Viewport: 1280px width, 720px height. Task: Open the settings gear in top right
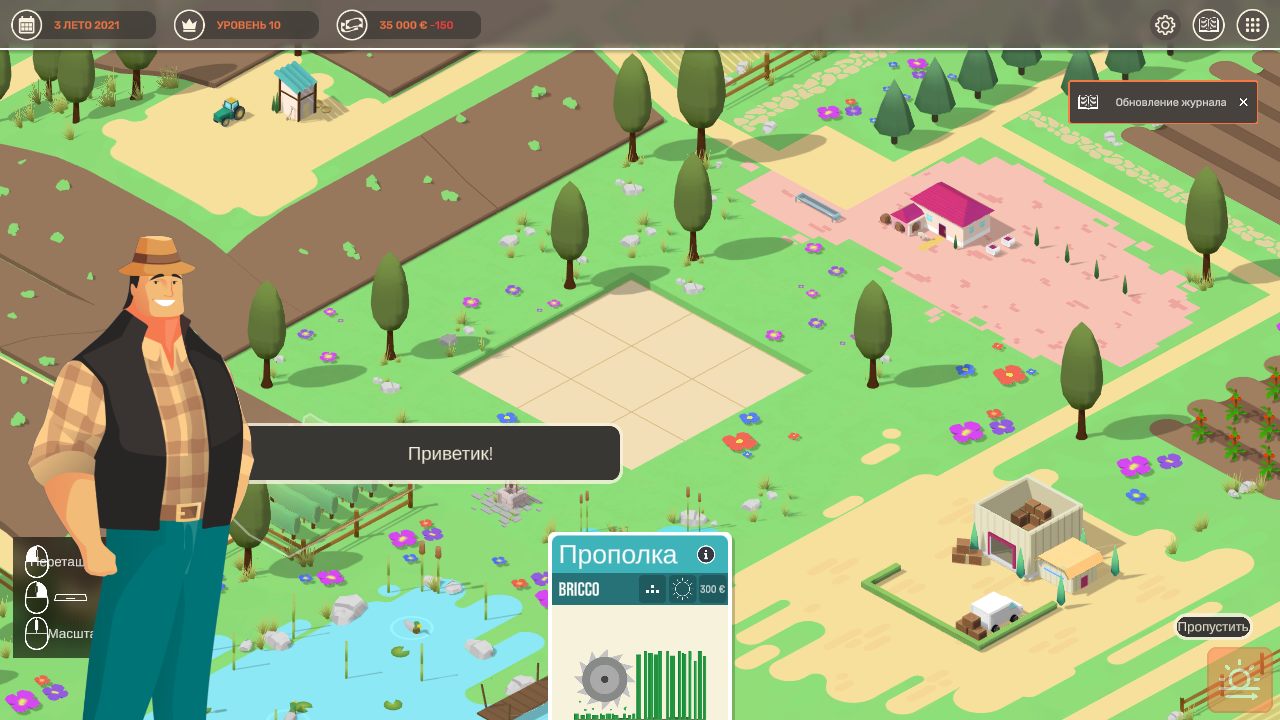(1165, 24)
